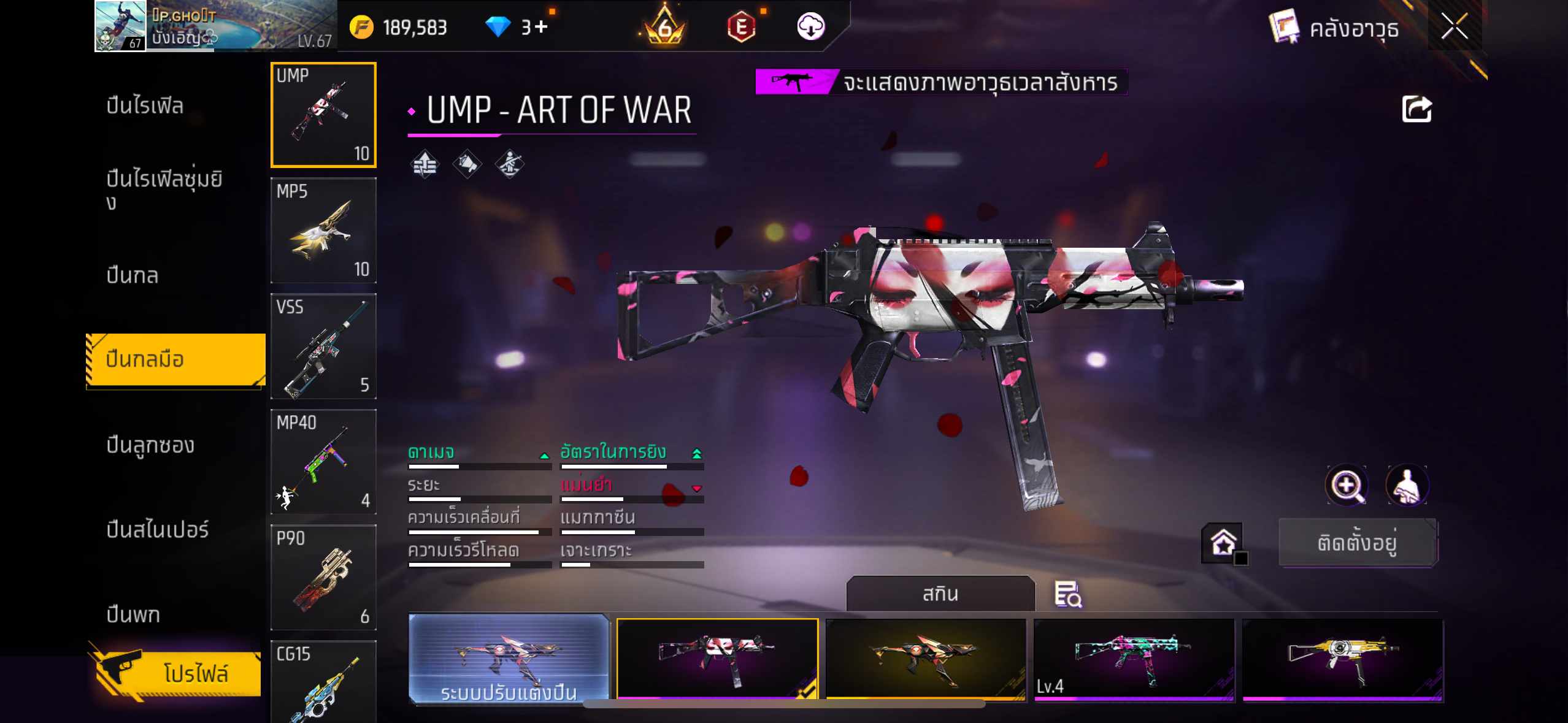Pick the VSS weapon tile

pos(323,346)
